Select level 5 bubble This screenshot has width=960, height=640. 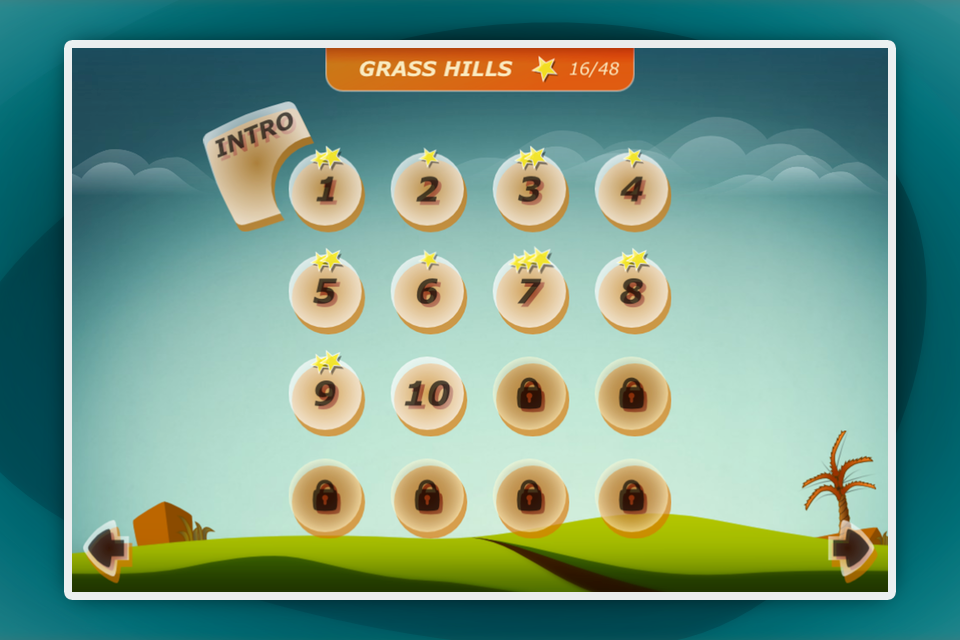click(x=326, y=292)
